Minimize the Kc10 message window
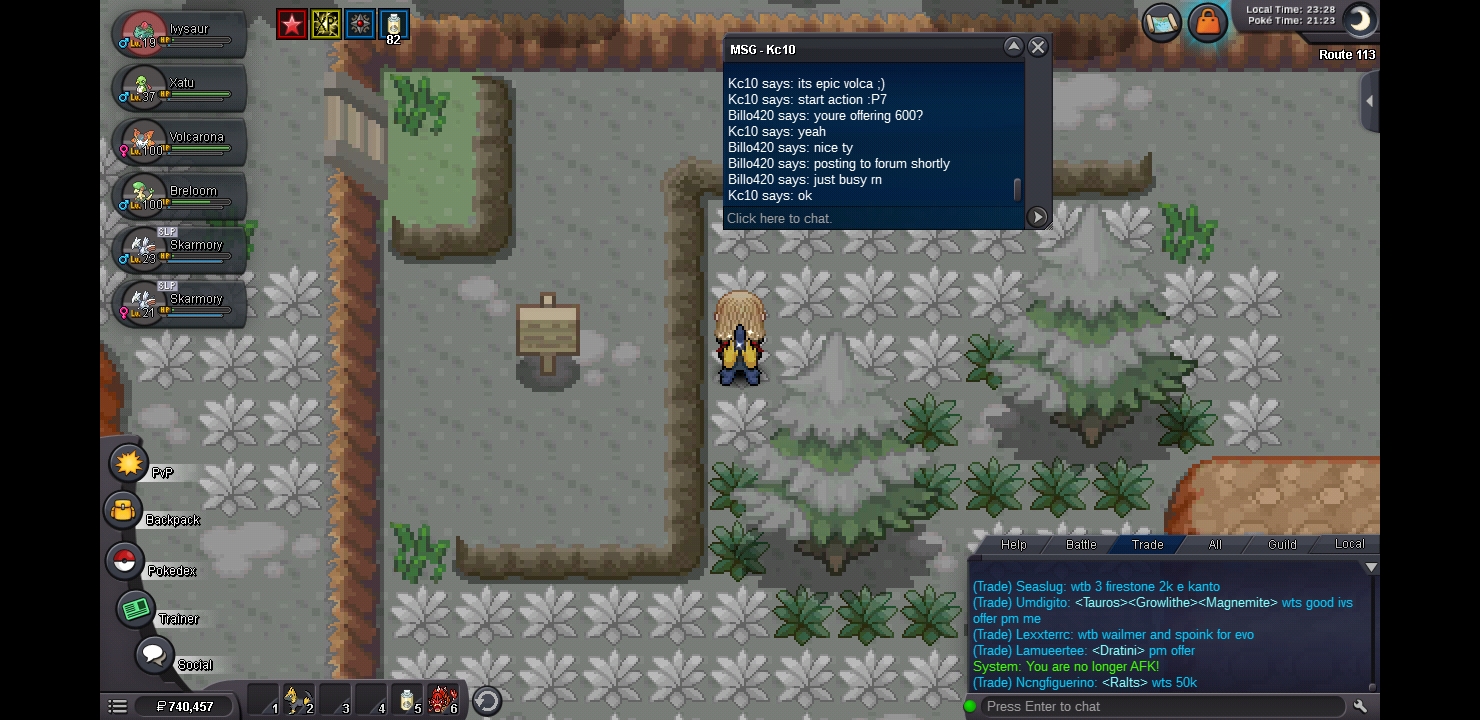The image size is (1480, 720). click(x=1013, y=47)
